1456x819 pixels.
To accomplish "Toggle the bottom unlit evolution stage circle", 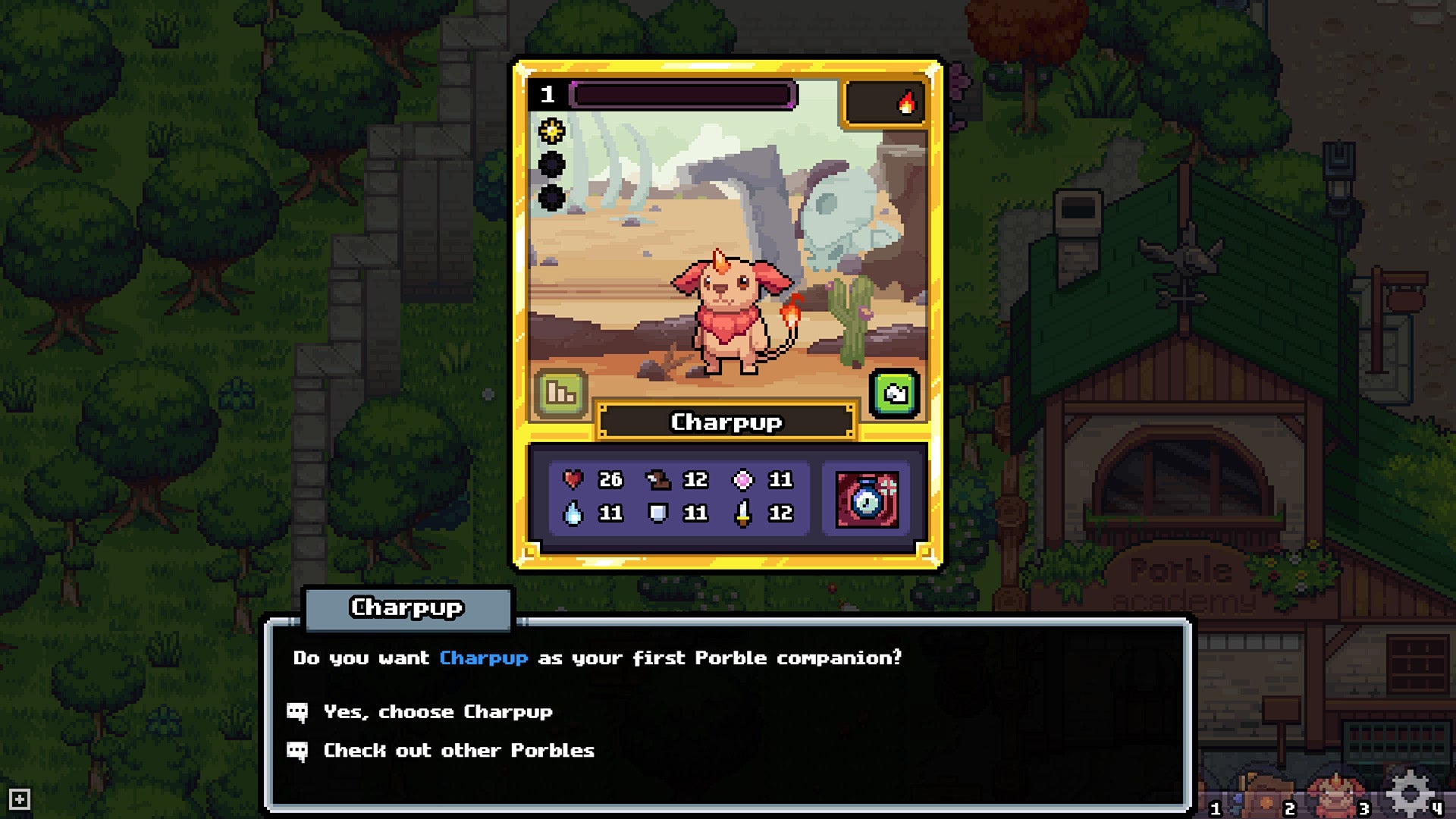I will tap(553, 198).
